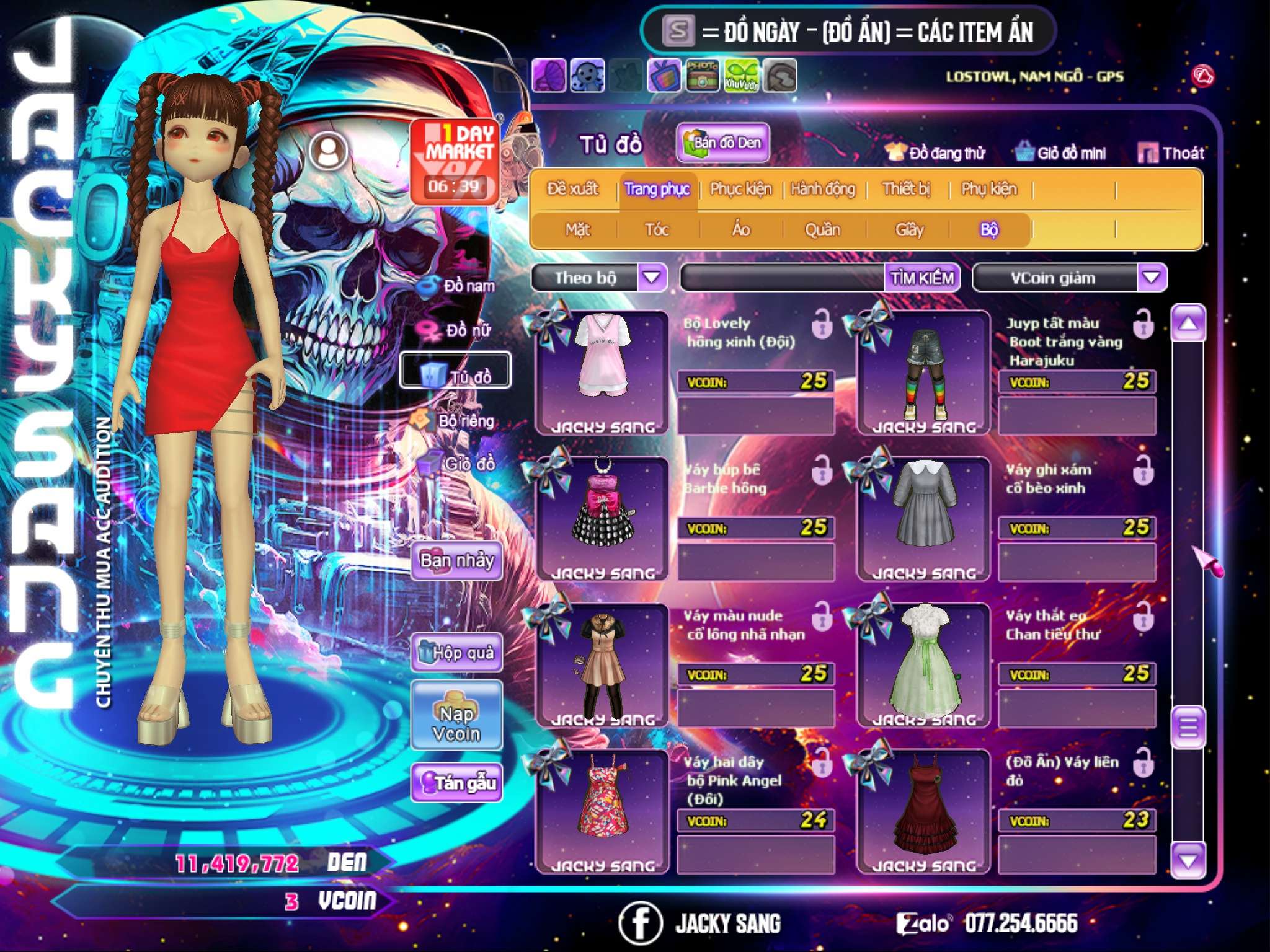Click the TÌM KIẾM search button
This screenshot has height=952, width=1270.
tap(922, 278)
